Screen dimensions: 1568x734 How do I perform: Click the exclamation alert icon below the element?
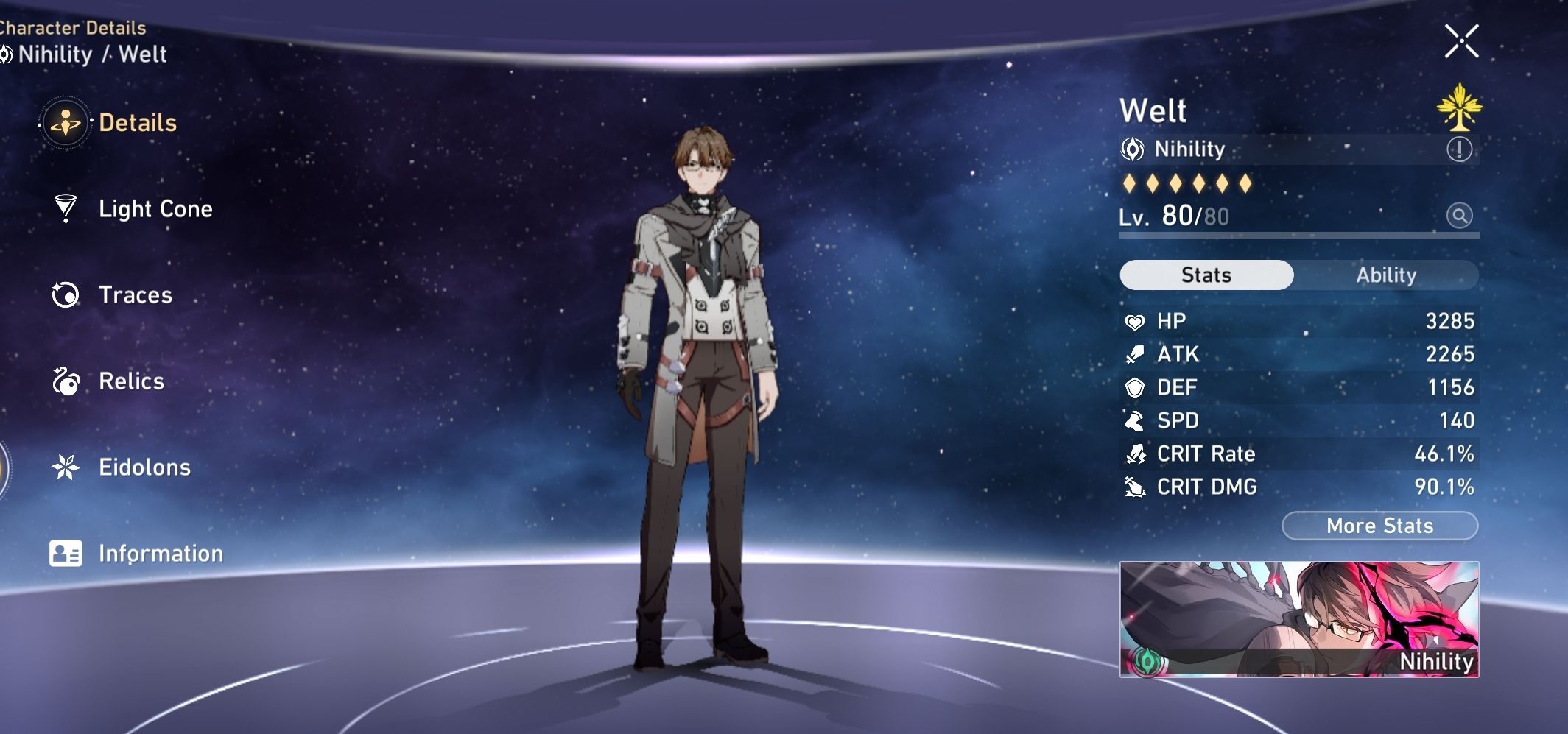pos(1461,149)
